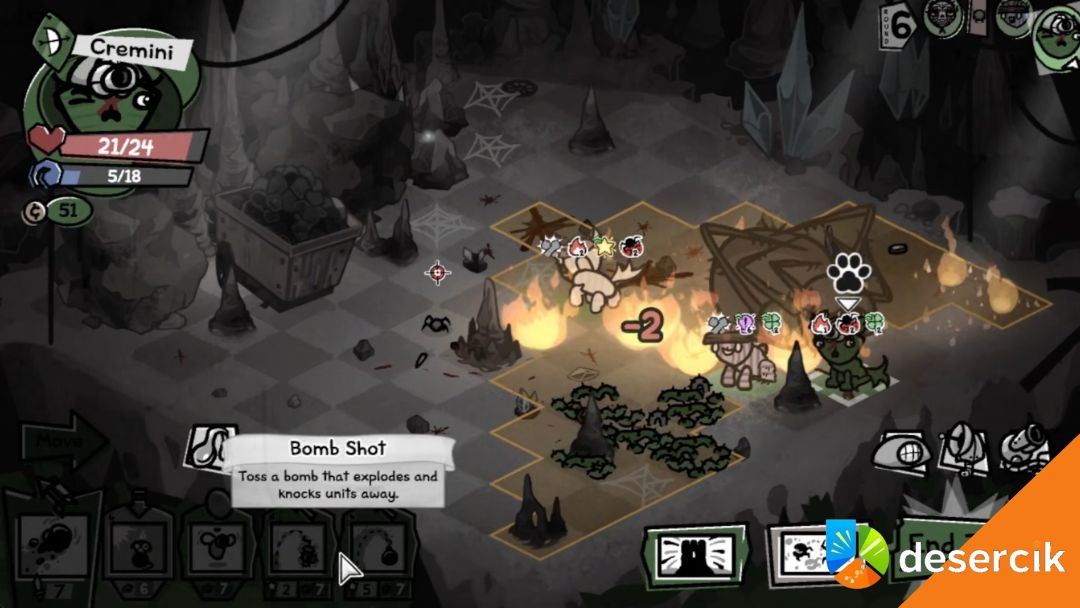This screenshot has width=1080, height=608.
Task: Click the paw marker above the active cat
Action: (848, 272)
